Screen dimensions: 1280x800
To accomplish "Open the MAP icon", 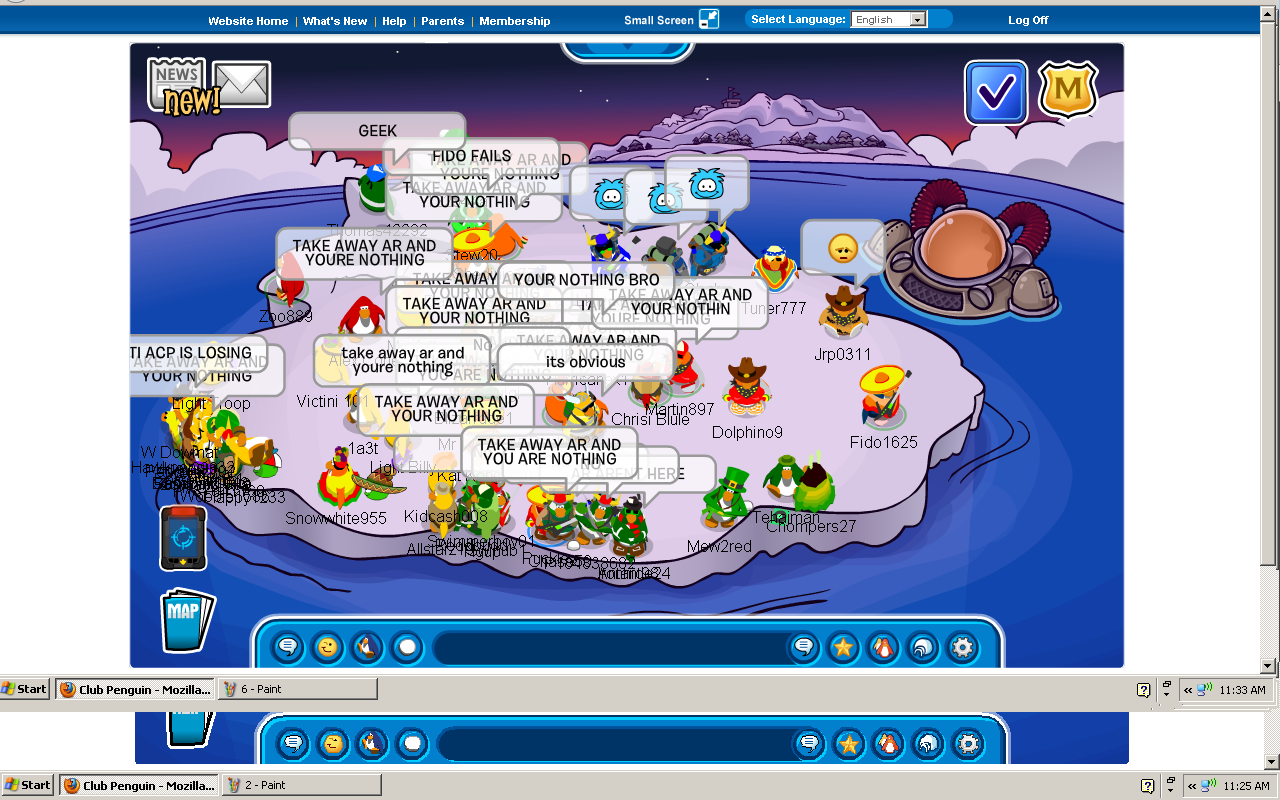I will (187, 619).
